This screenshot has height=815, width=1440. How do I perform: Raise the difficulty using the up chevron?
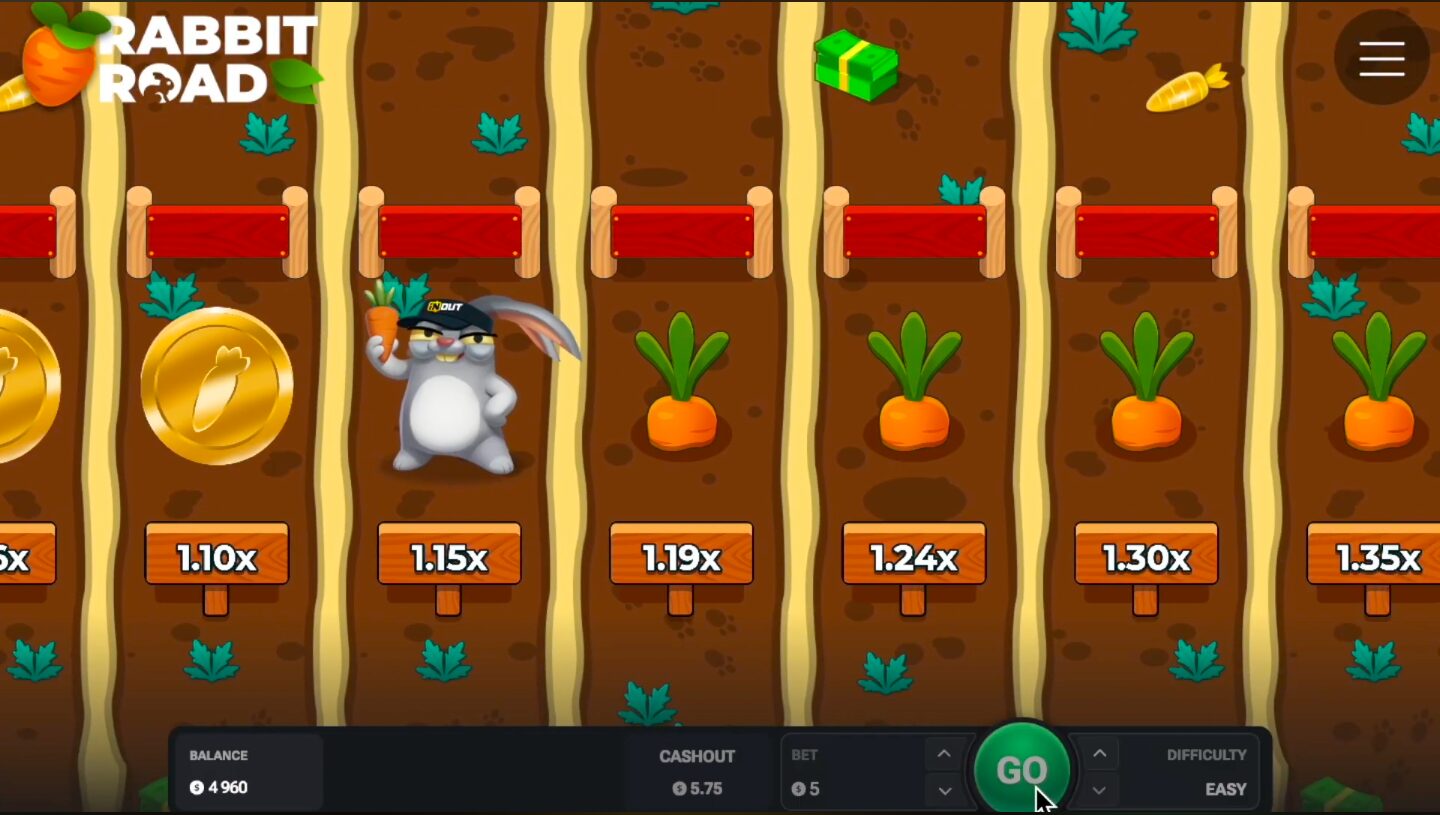point(1100,753)
